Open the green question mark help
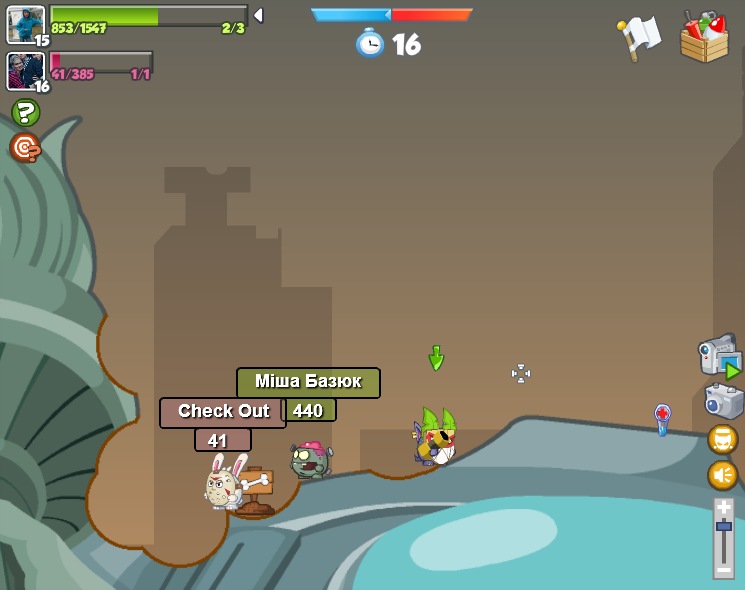 pos(25,112)
